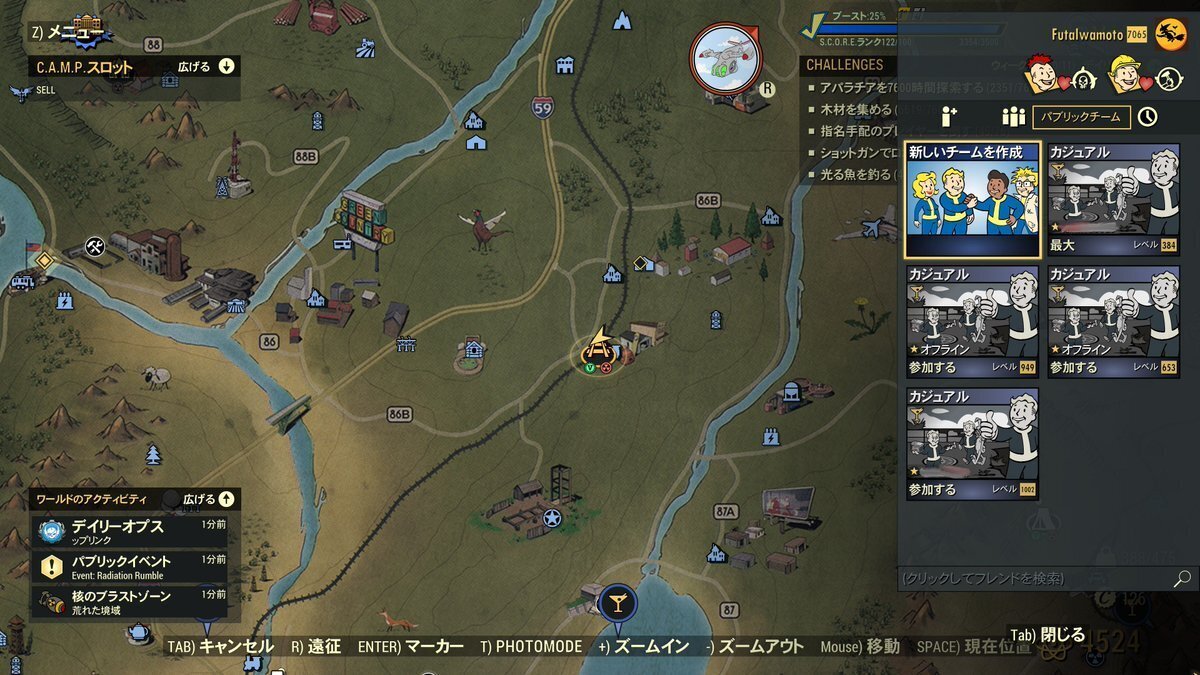
Task: Open the C.A.M.P. slot expand arrow
Action: (226, 67)
